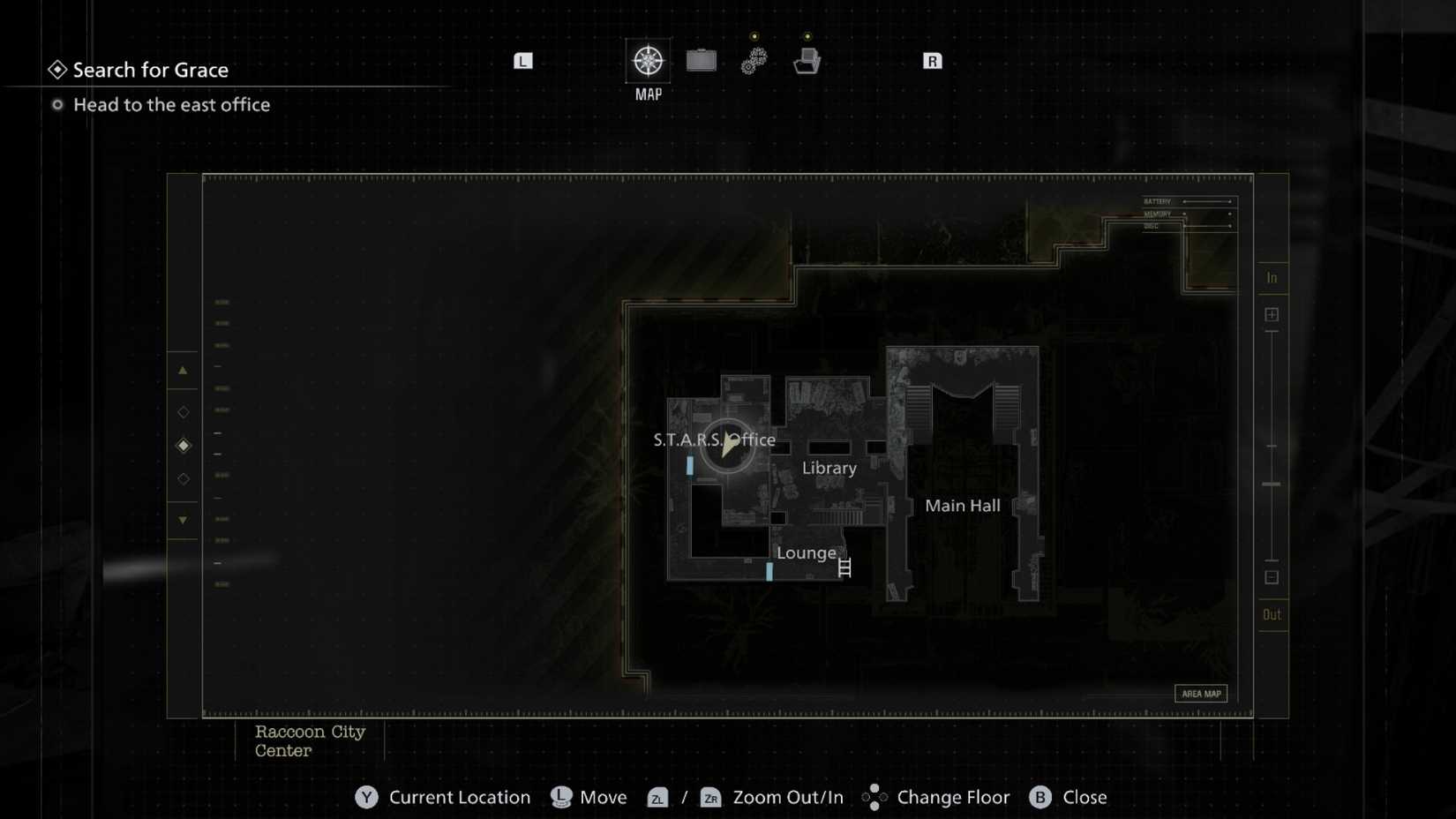Open the Map tab compass icon
The image size is (1456, 819).
tap(648, 60)
